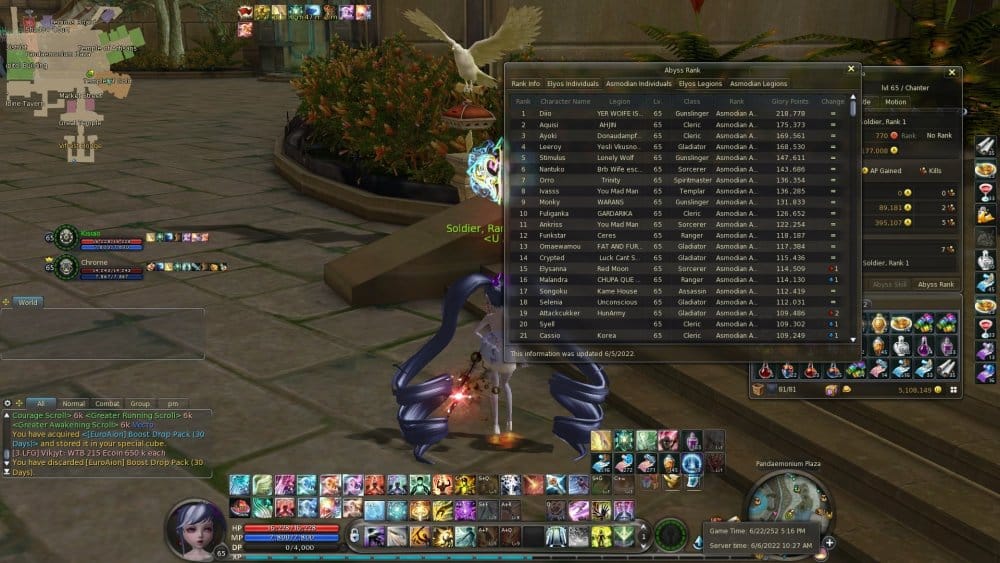Image resolution: width=1000 pixels, height=563 pixels.
Task: View the Asmodian Legions tab
Action: [x=759, y=84]
